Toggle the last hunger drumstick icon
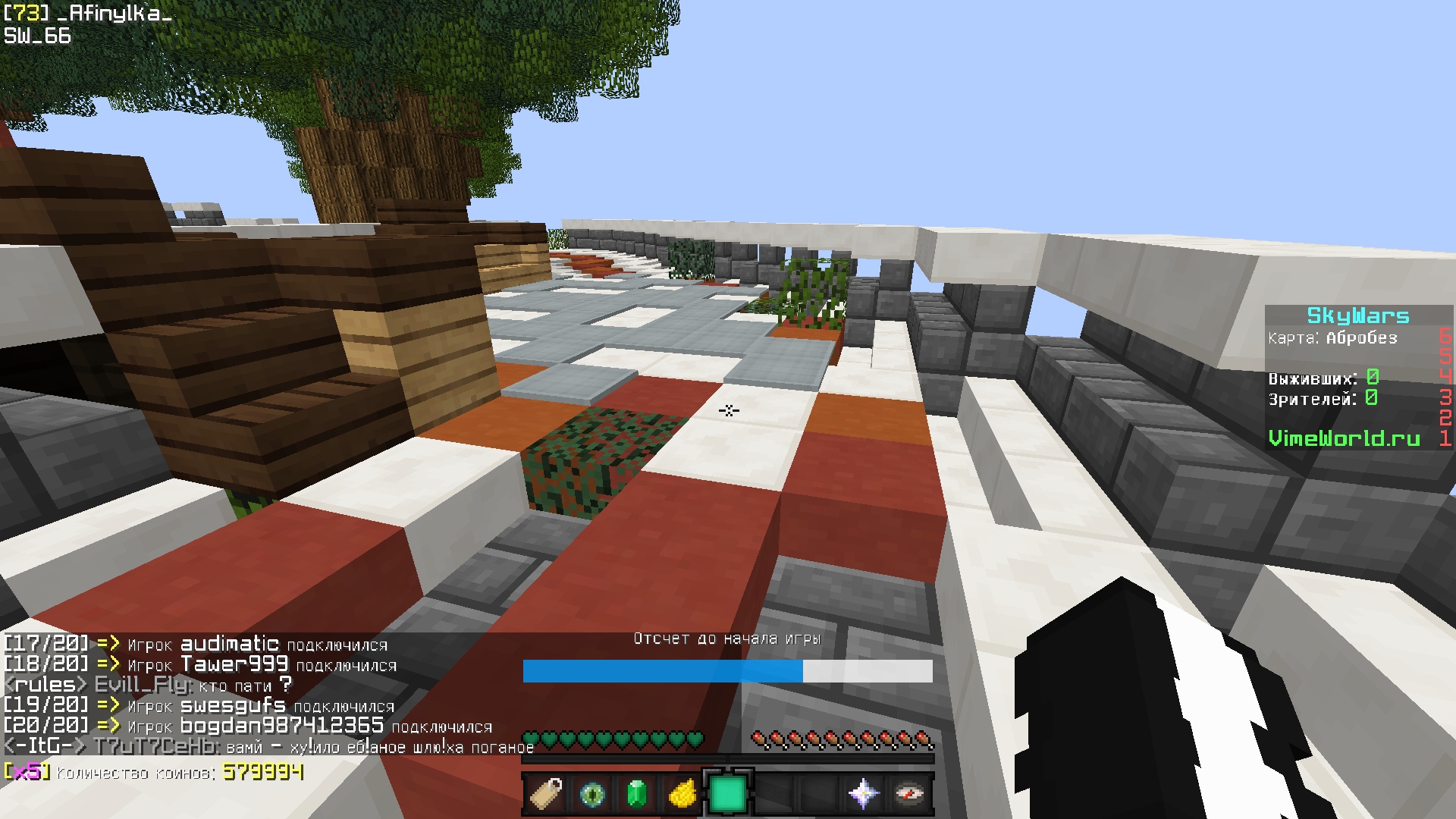 (924, 739)
